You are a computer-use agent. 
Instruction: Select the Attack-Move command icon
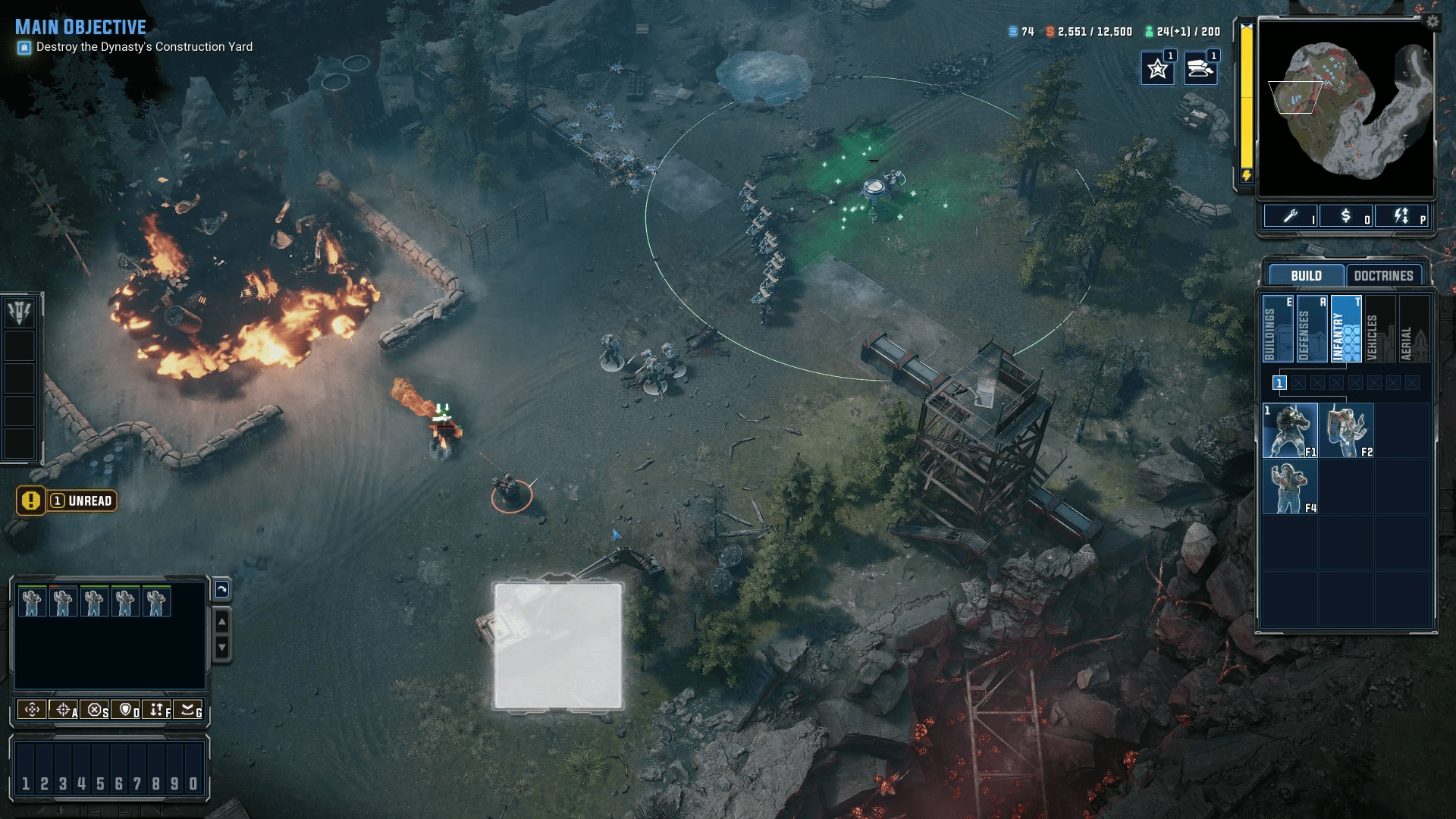click(62, 711)
